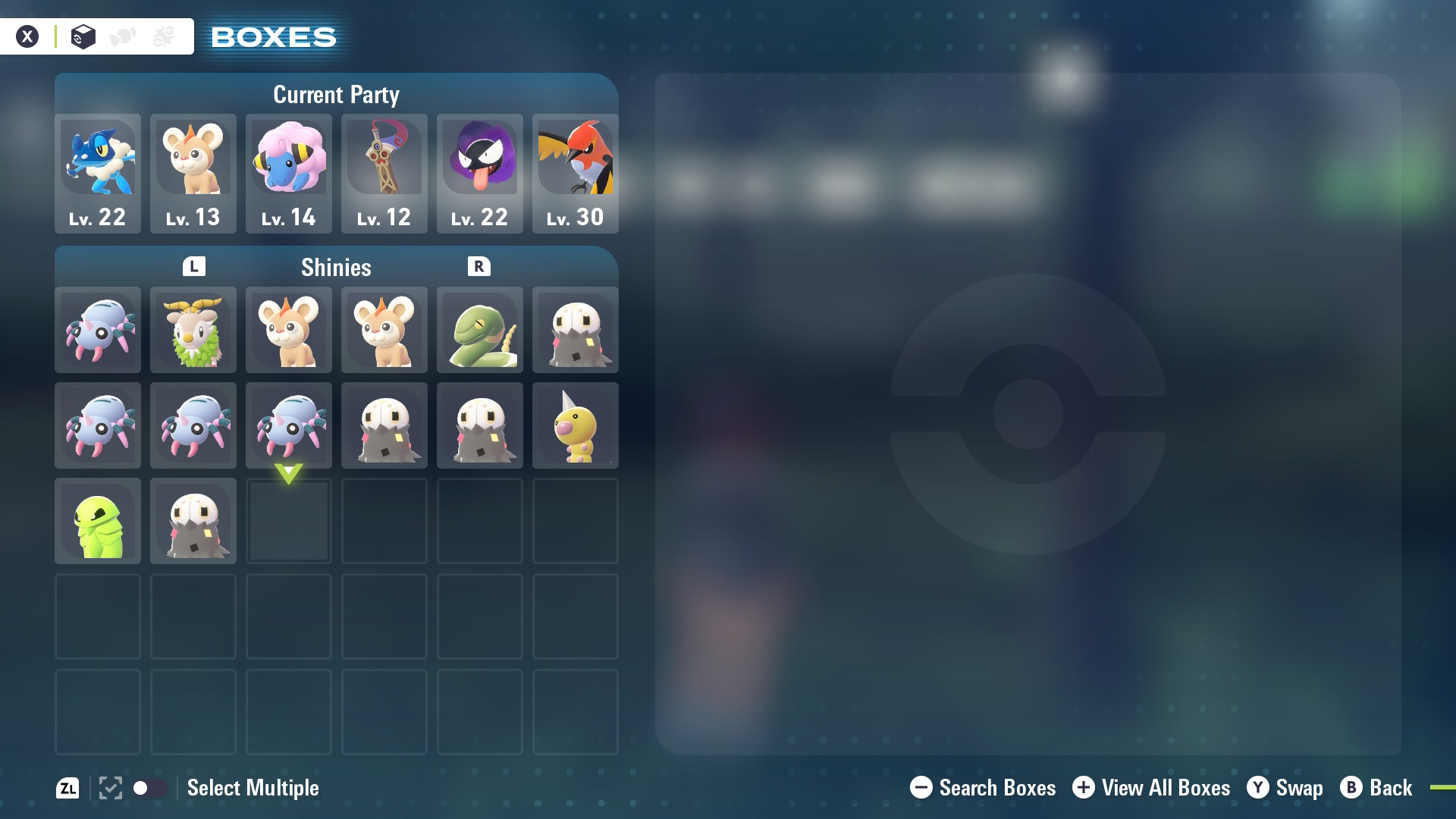Select the empty slot under the green cursor
The width and height of the screenshot is (1456, 819).
click(289, 521)
